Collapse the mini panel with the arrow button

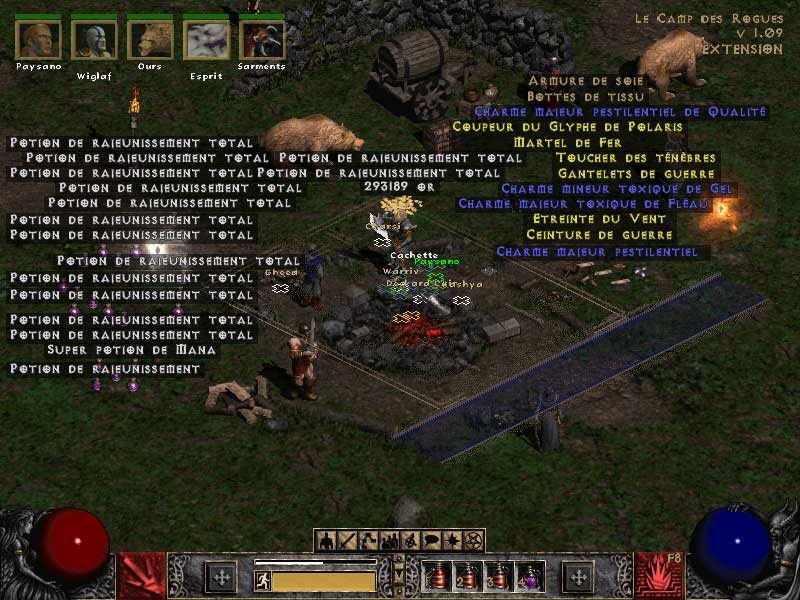click(399, 575)
